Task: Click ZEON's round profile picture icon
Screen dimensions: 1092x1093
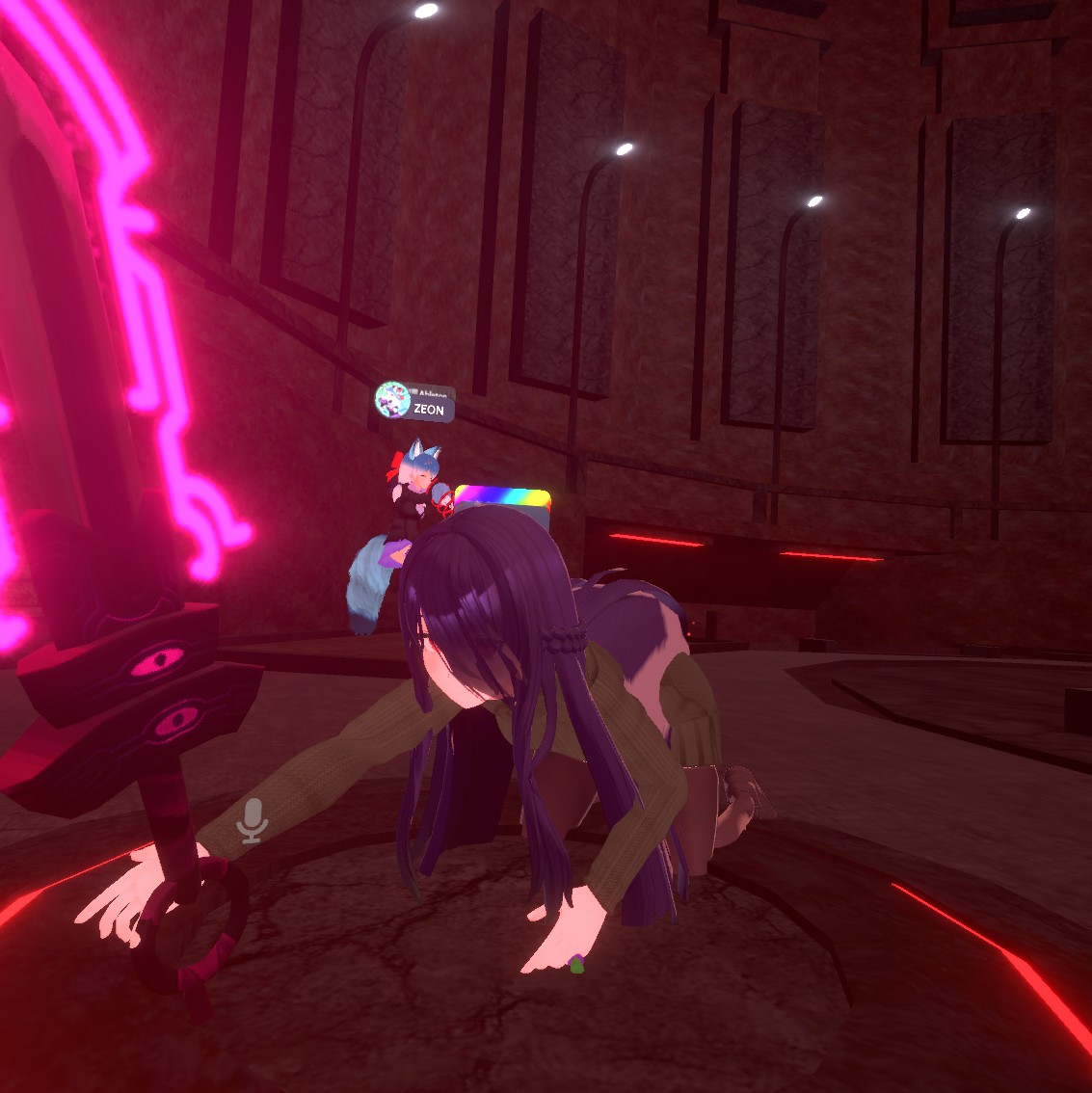Action: [x=392, y=399]
